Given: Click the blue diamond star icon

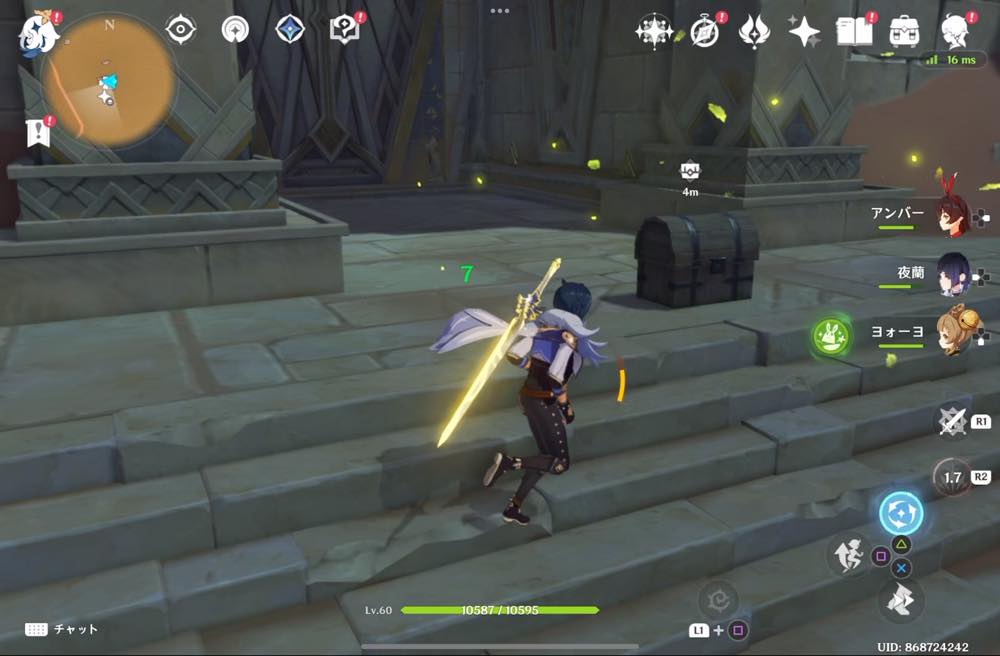Looking at the screenshot, I should tap(290, 29).
